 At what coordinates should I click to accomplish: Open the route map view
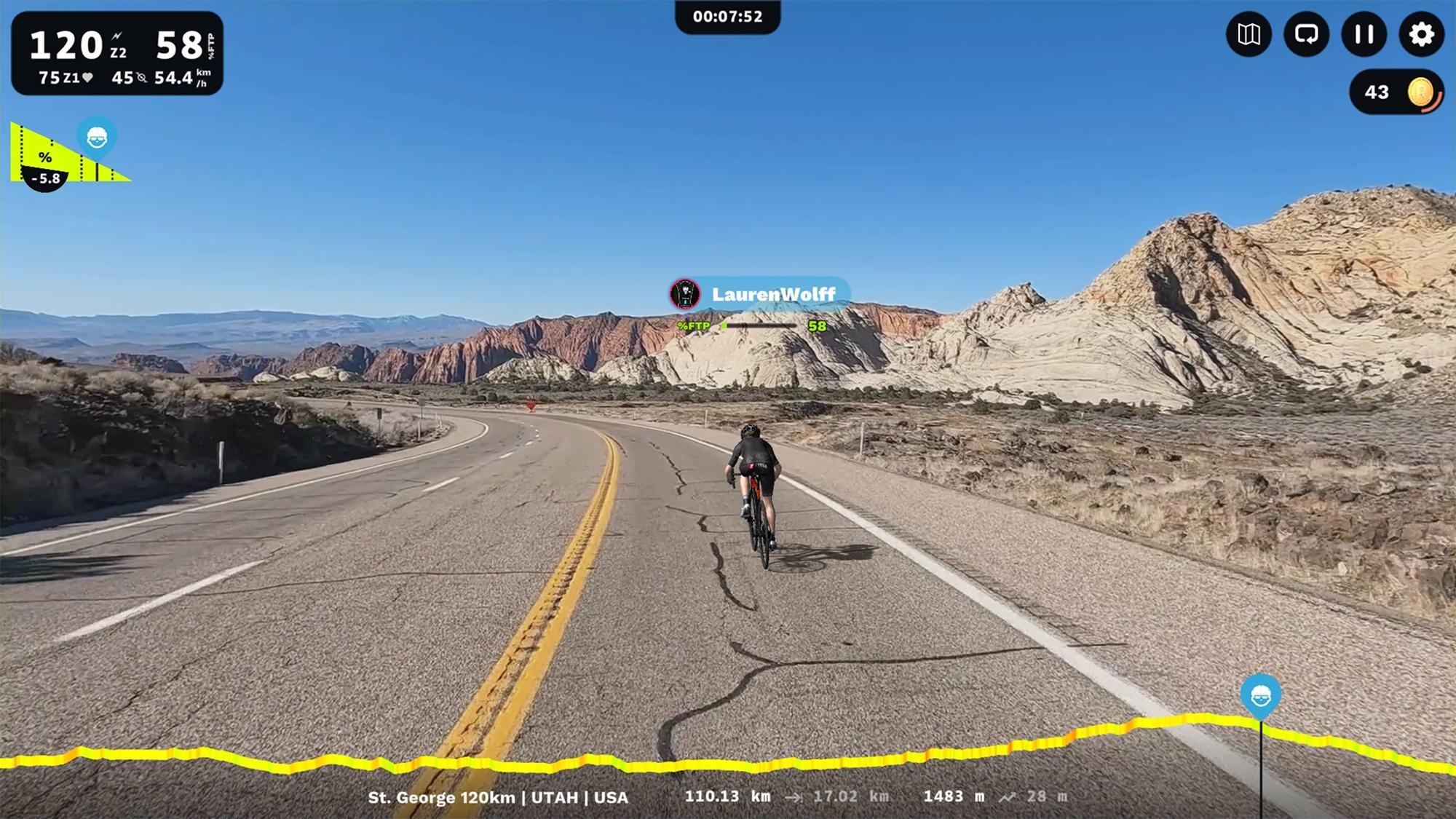(x=1249, y=34)
